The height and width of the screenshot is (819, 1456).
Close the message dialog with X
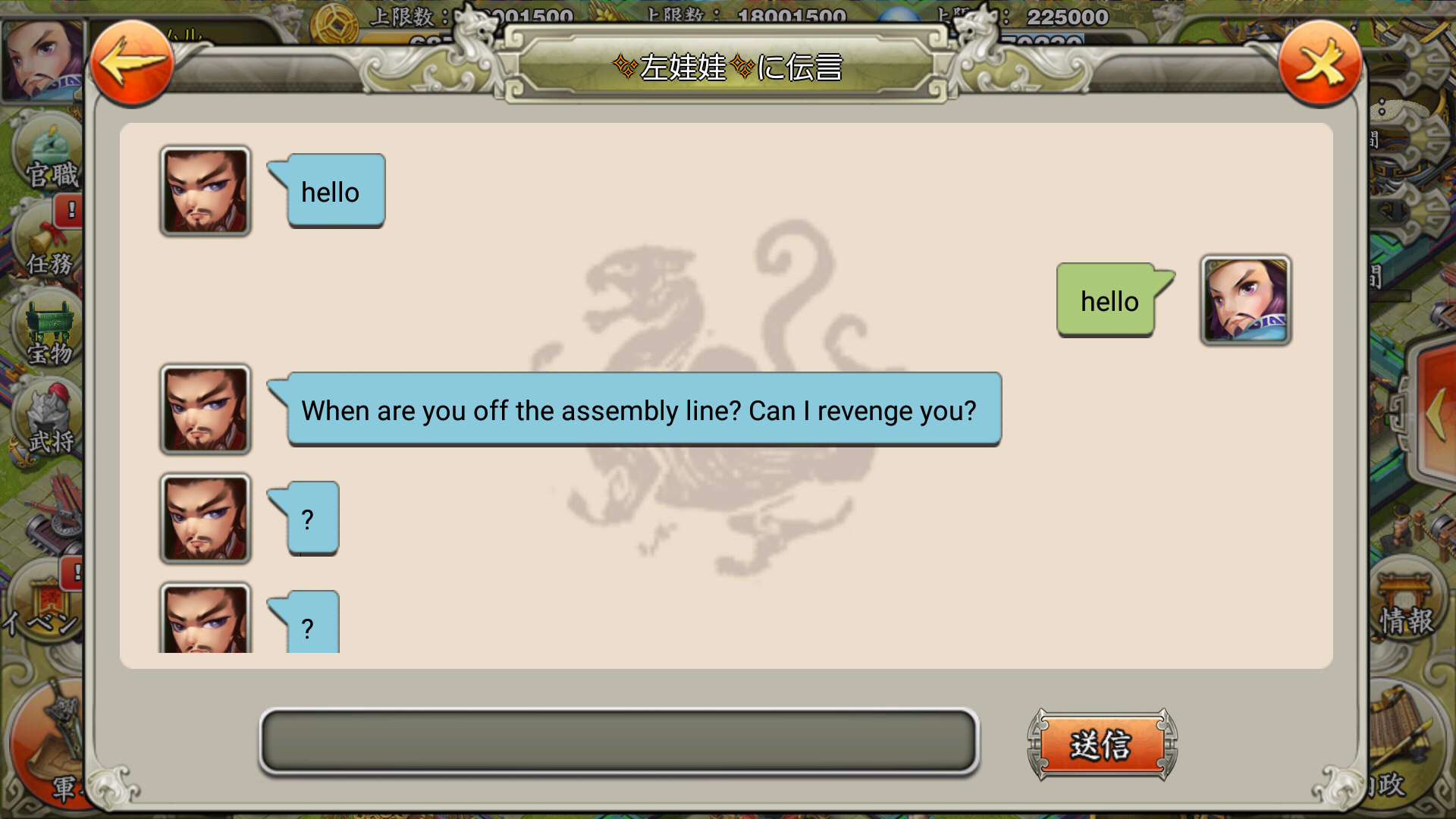point(1319,64)
